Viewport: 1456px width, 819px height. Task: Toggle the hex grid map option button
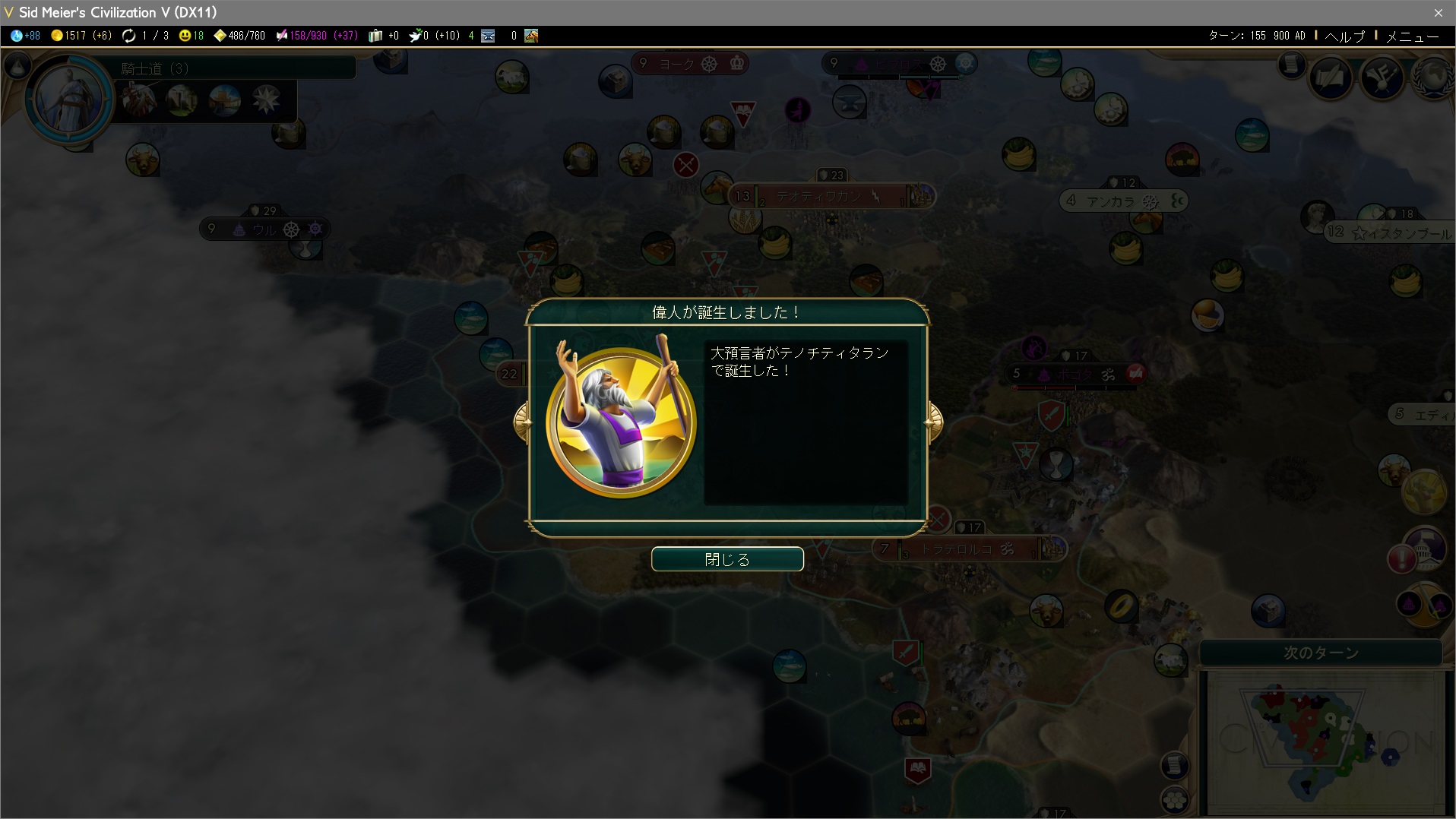pos(1175,799)
